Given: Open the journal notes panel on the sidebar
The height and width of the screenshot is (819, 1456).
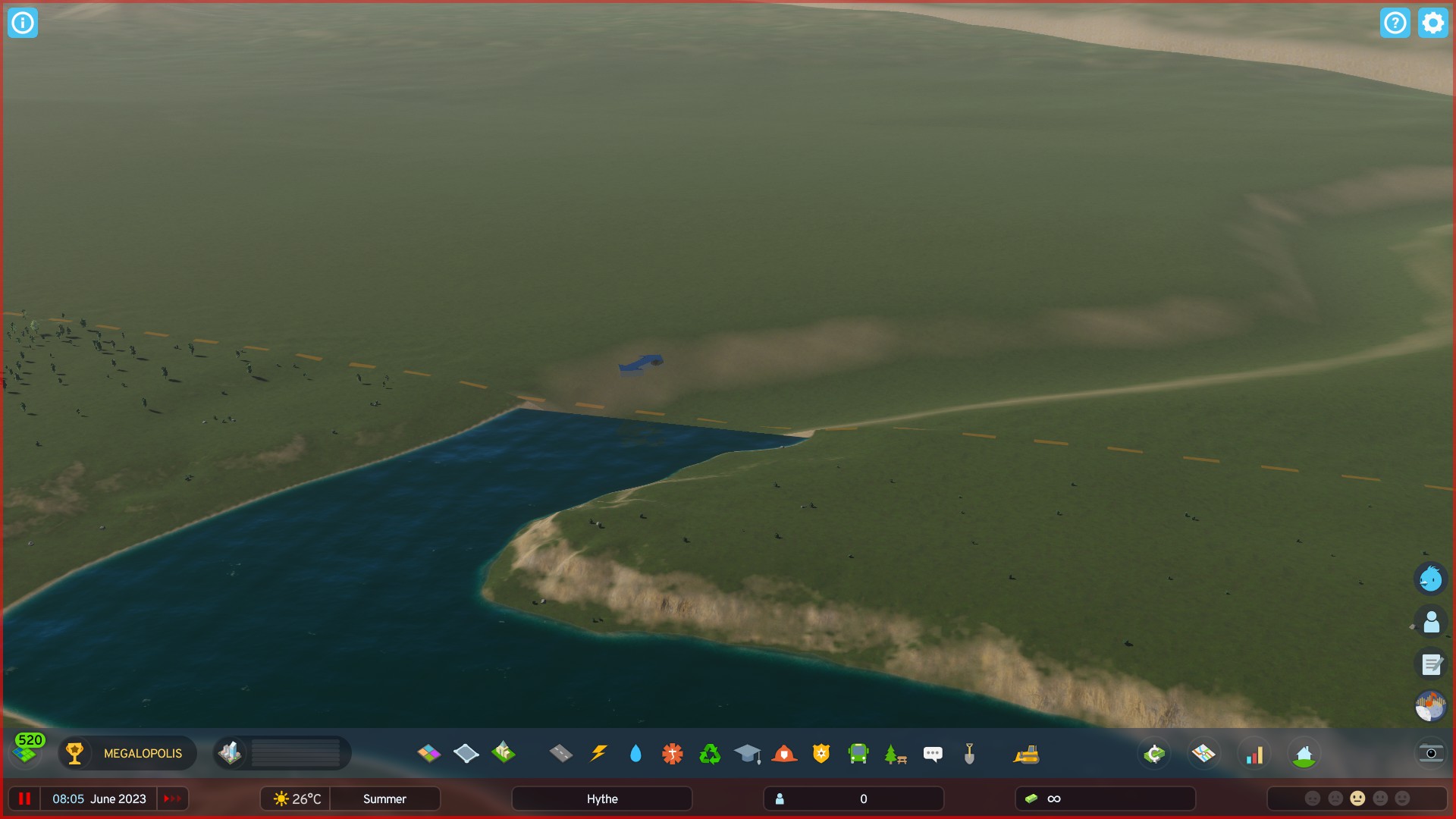Looking at the screenshot, I should pos(1432,665).
